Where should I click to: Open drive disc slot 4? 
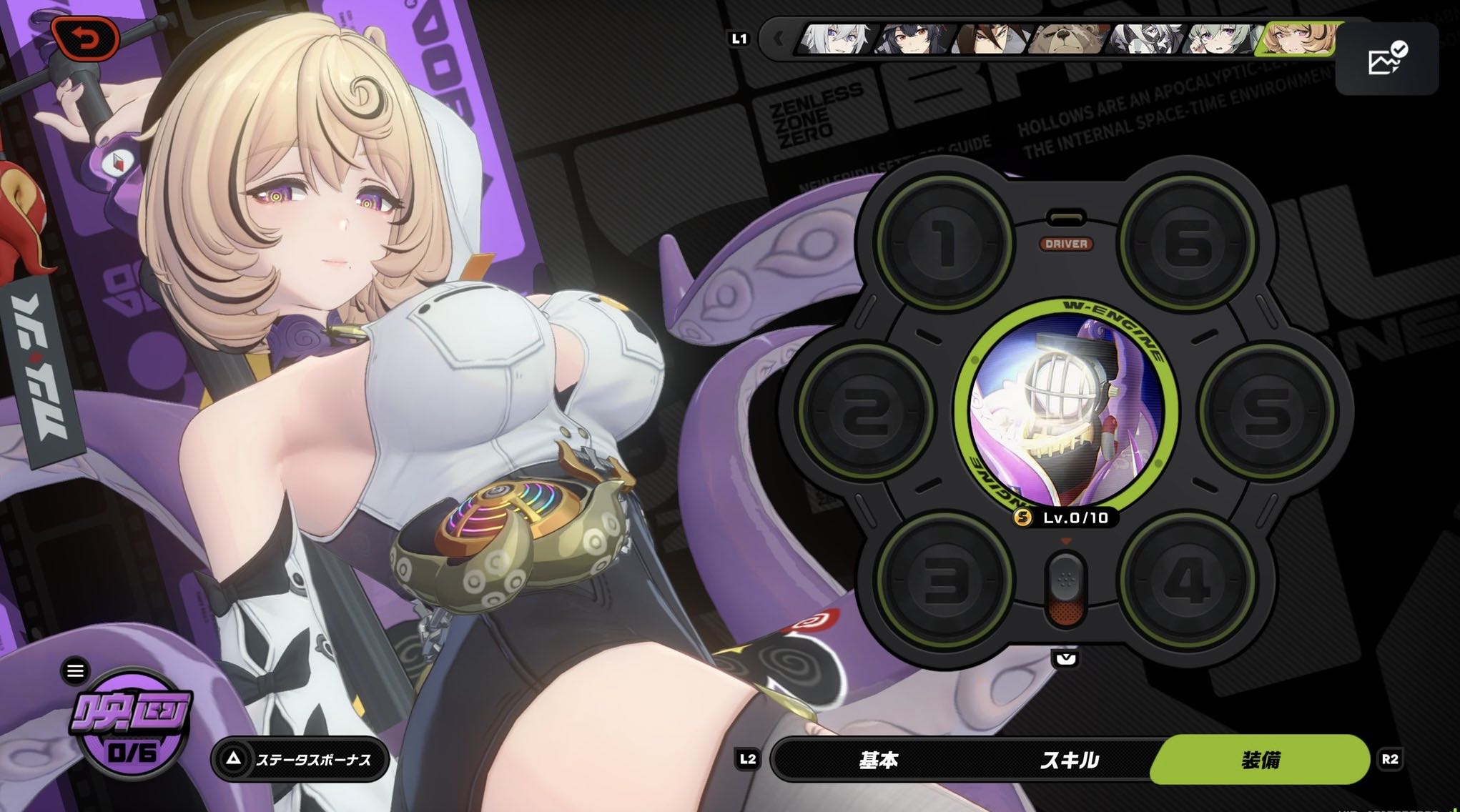[x=1188, y=580]
